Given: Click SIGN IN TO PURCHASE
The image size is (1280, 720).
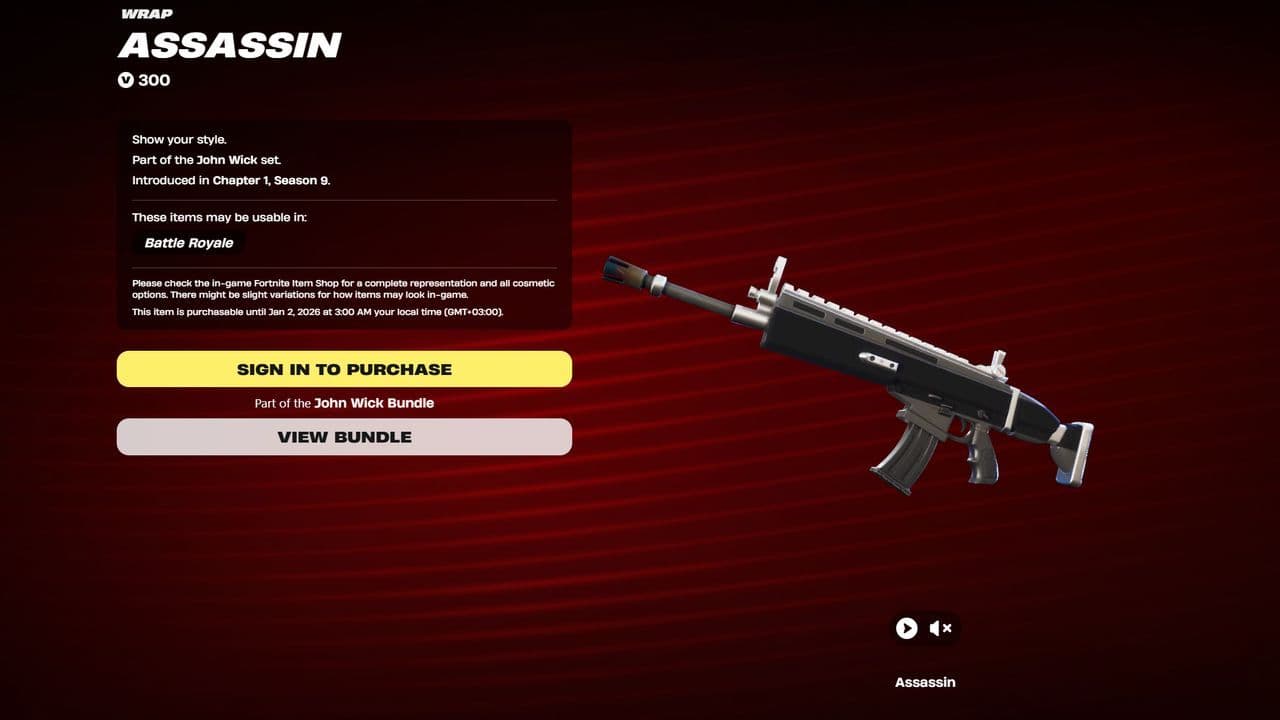Looking at the screenshot, I should 344,368.
